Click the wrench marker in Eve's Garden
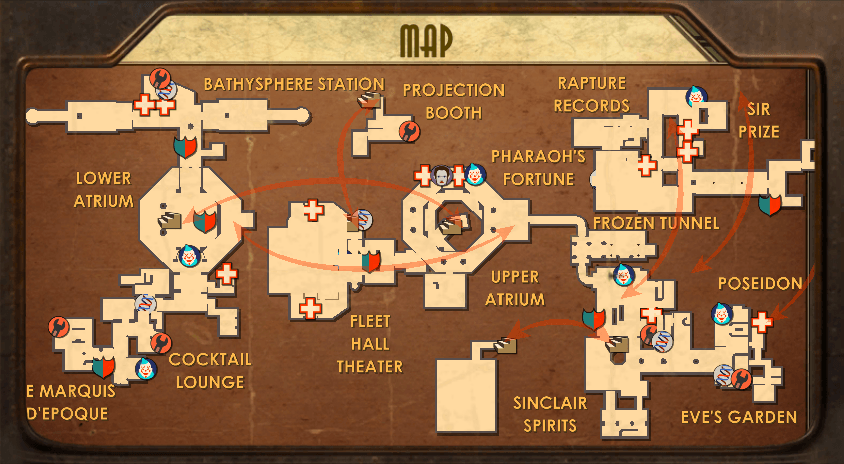 742,378
